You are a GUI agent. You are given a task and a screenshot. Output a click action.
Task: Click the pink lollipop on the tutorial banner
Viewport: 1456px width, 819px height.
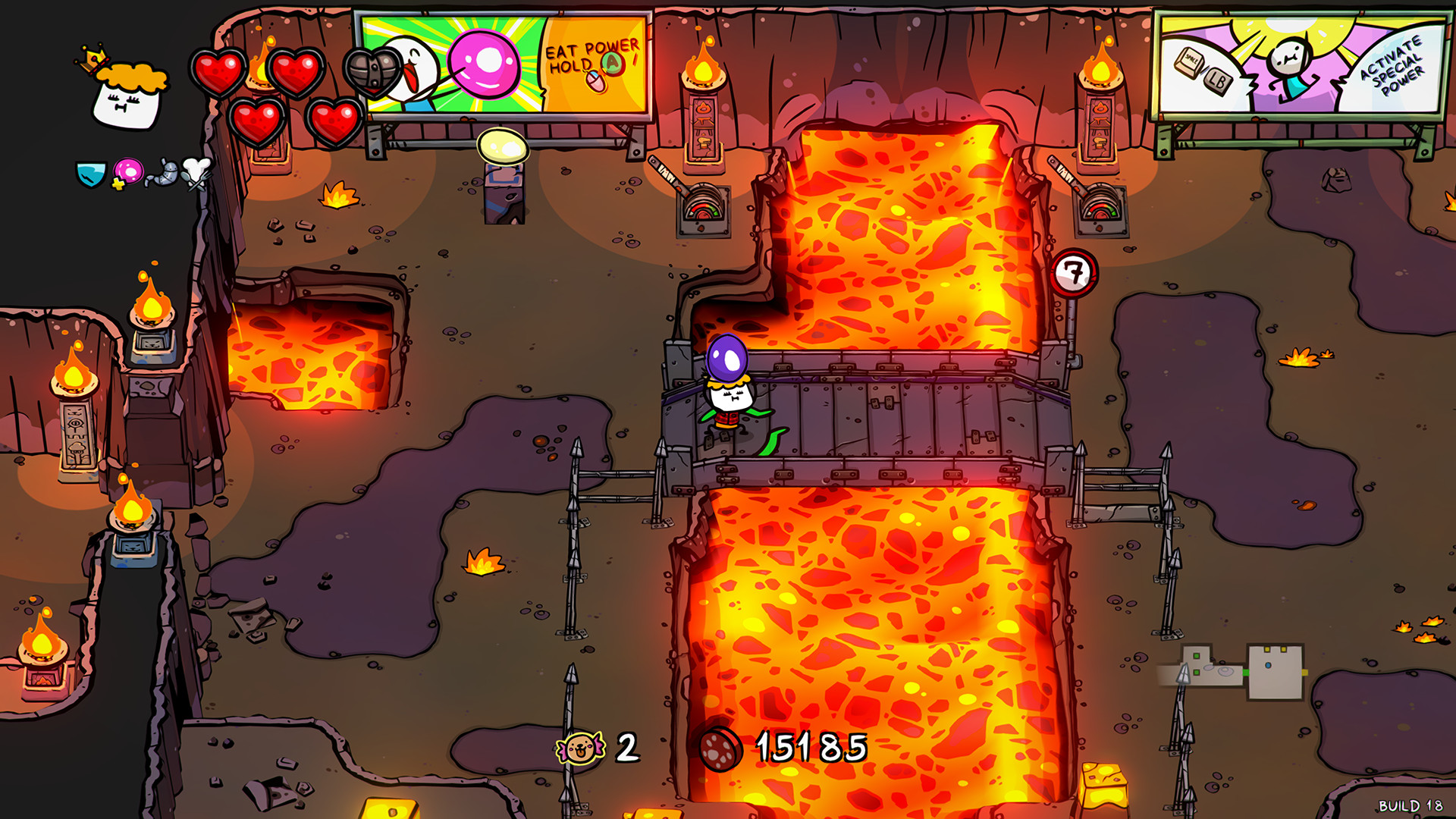point(483,62)
